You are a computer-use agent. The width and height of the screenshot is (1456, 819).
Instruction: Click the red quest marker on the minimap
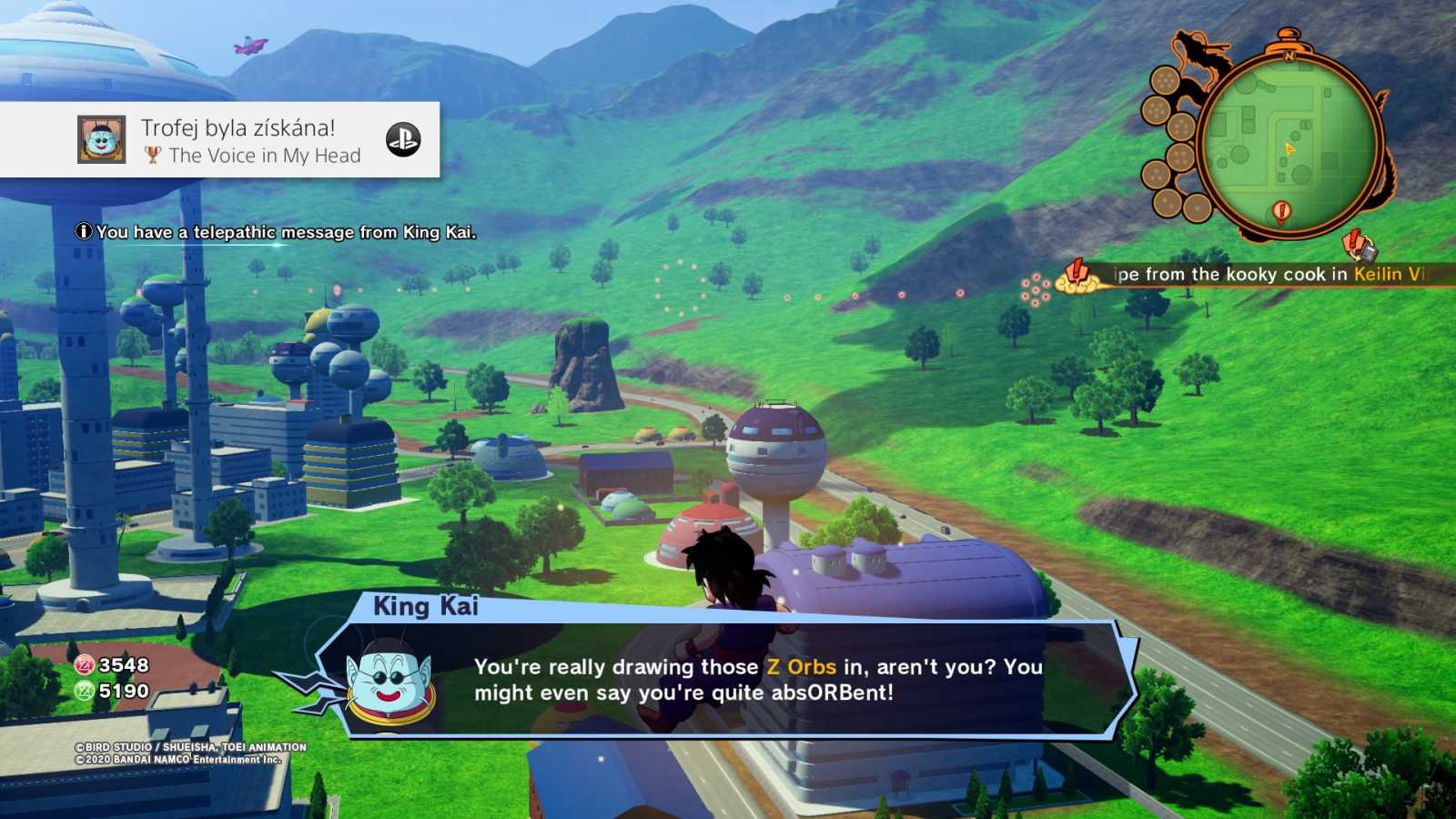click(1281, 213)
